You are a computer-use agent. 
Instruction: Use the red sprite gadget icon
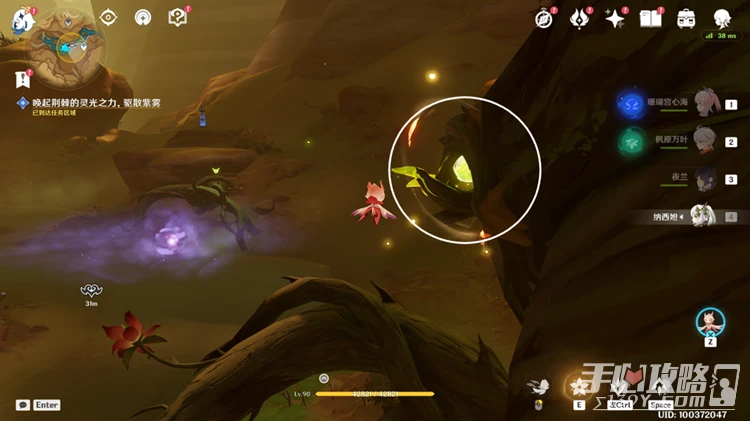pyautogui.click(x=710, y=321)
